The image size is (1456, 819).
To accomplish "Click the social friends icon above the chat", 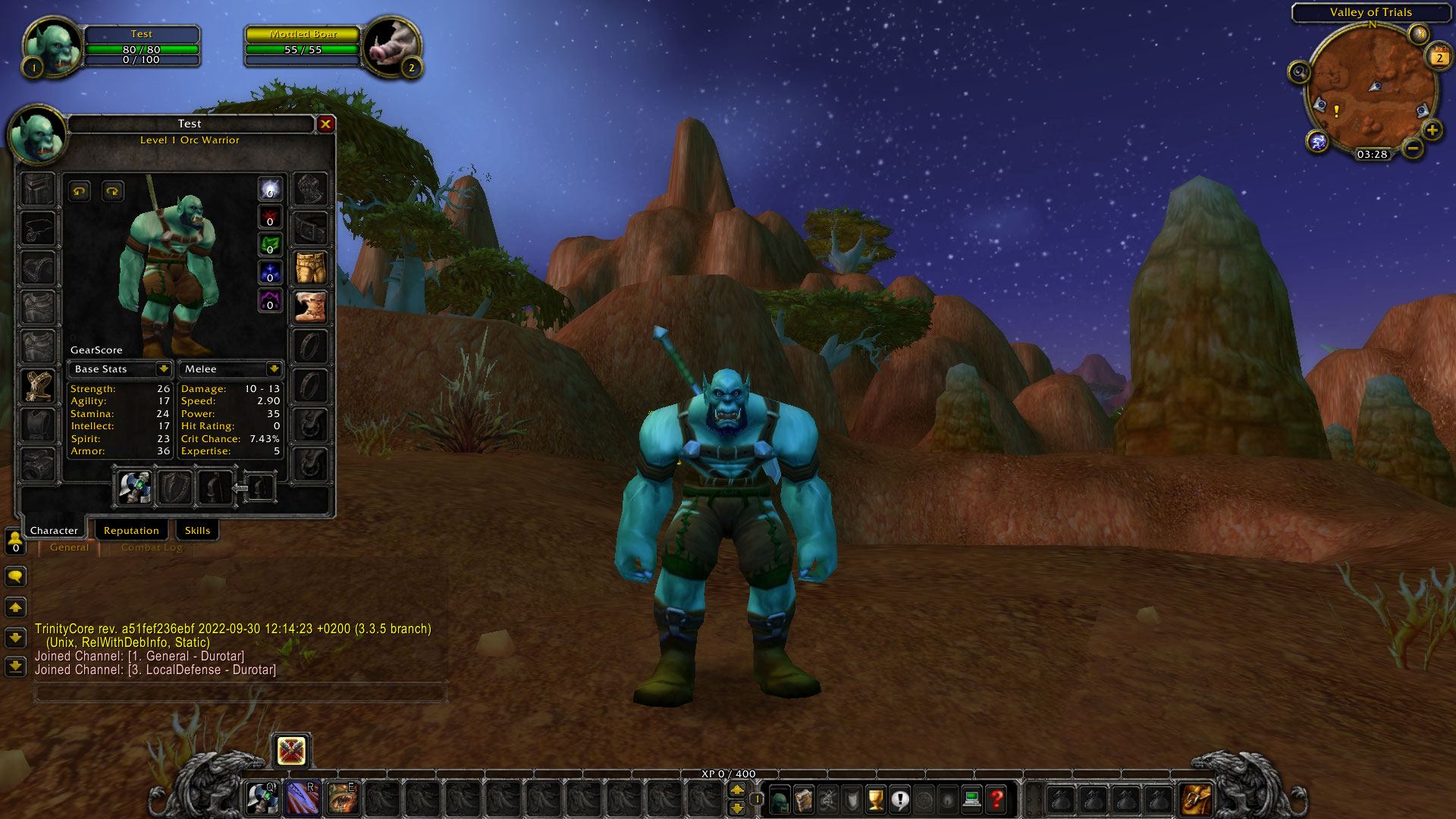I will (16, 540).
